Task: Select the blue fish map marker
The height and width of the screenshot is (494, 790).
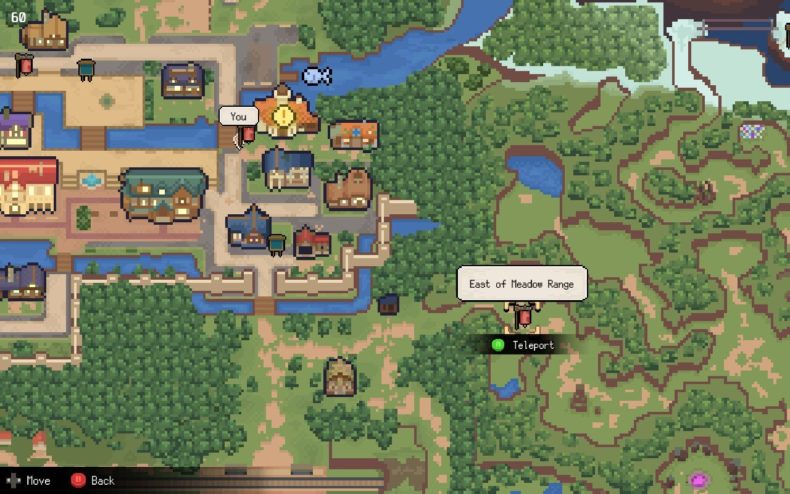Action: (x=316, y=74)
